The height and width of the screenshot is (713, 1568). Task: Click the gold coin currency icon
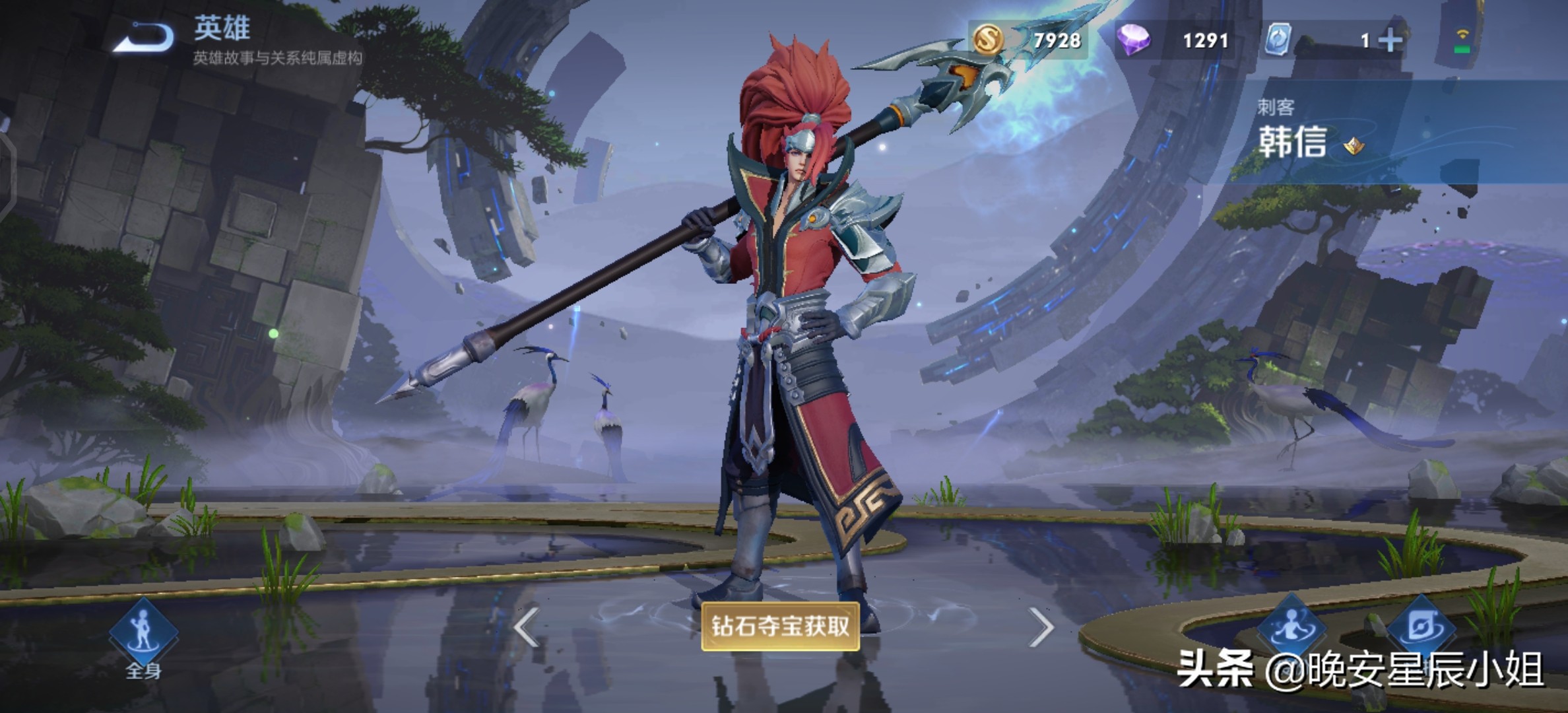988,40
